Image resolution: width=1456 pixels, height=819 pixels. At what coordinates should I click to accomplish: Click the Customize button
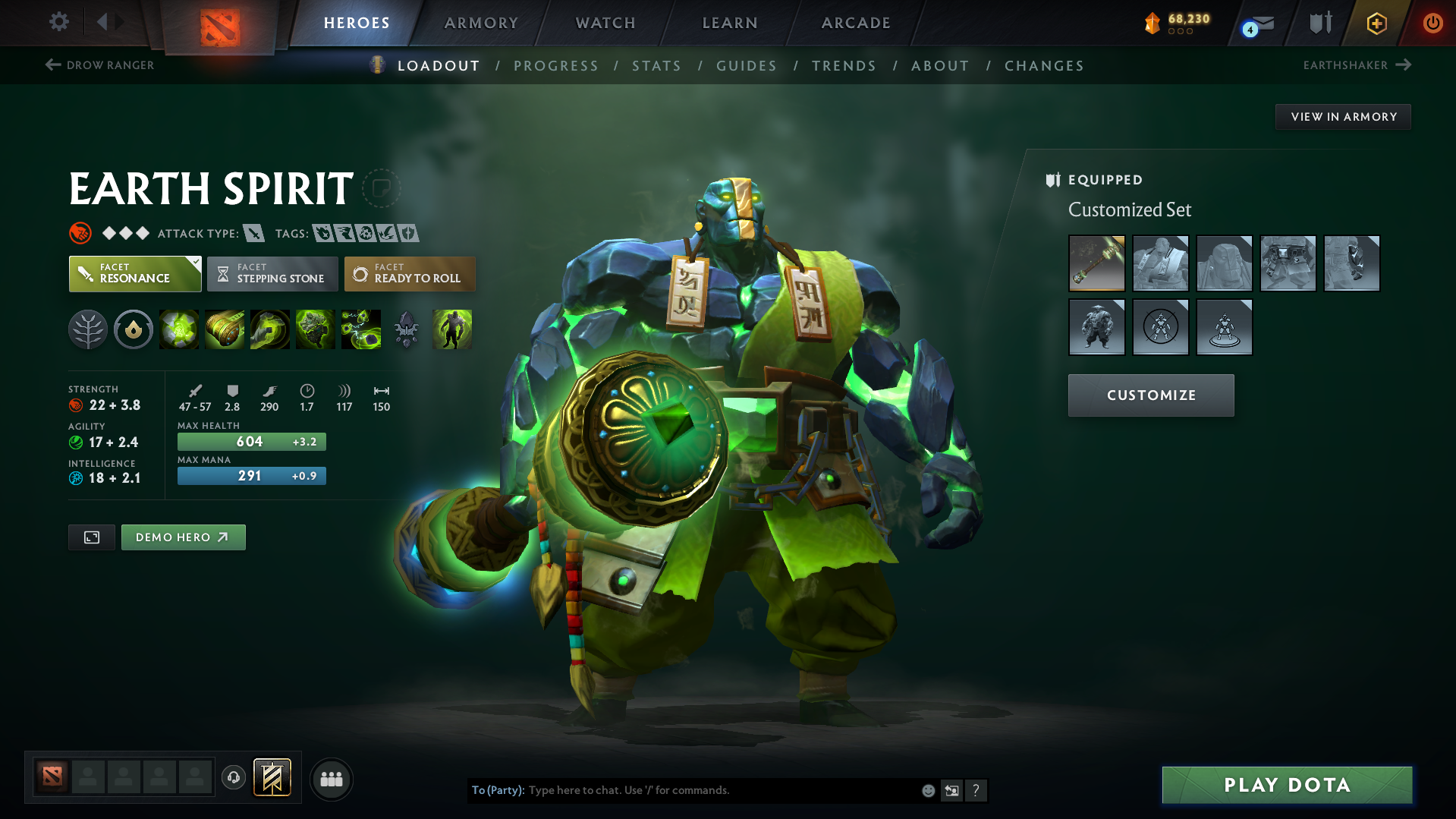(1150, 395)
